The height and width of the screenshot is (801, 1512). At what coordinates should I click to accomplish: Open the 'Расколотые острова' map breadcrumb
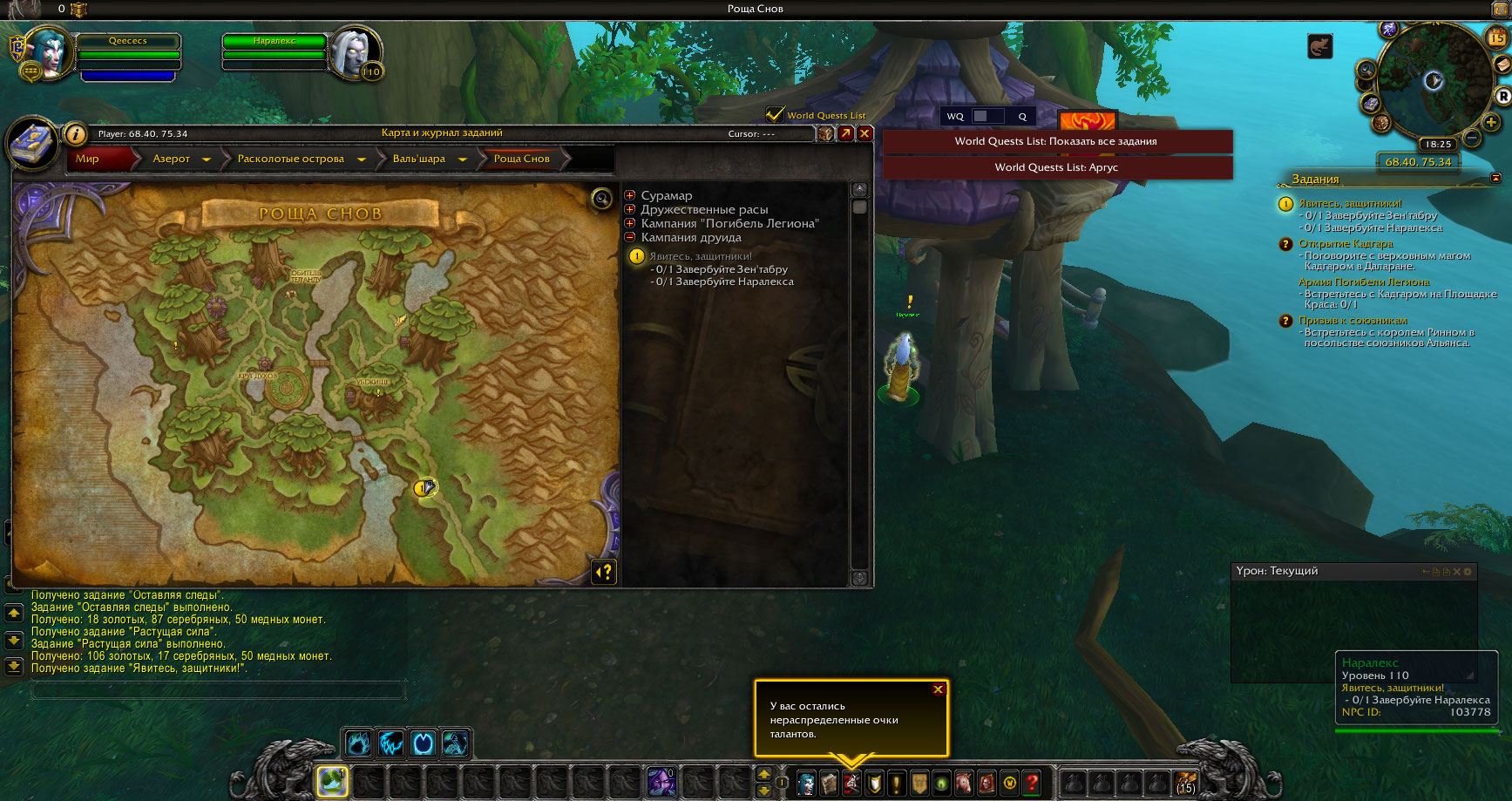tap(291, 159)
